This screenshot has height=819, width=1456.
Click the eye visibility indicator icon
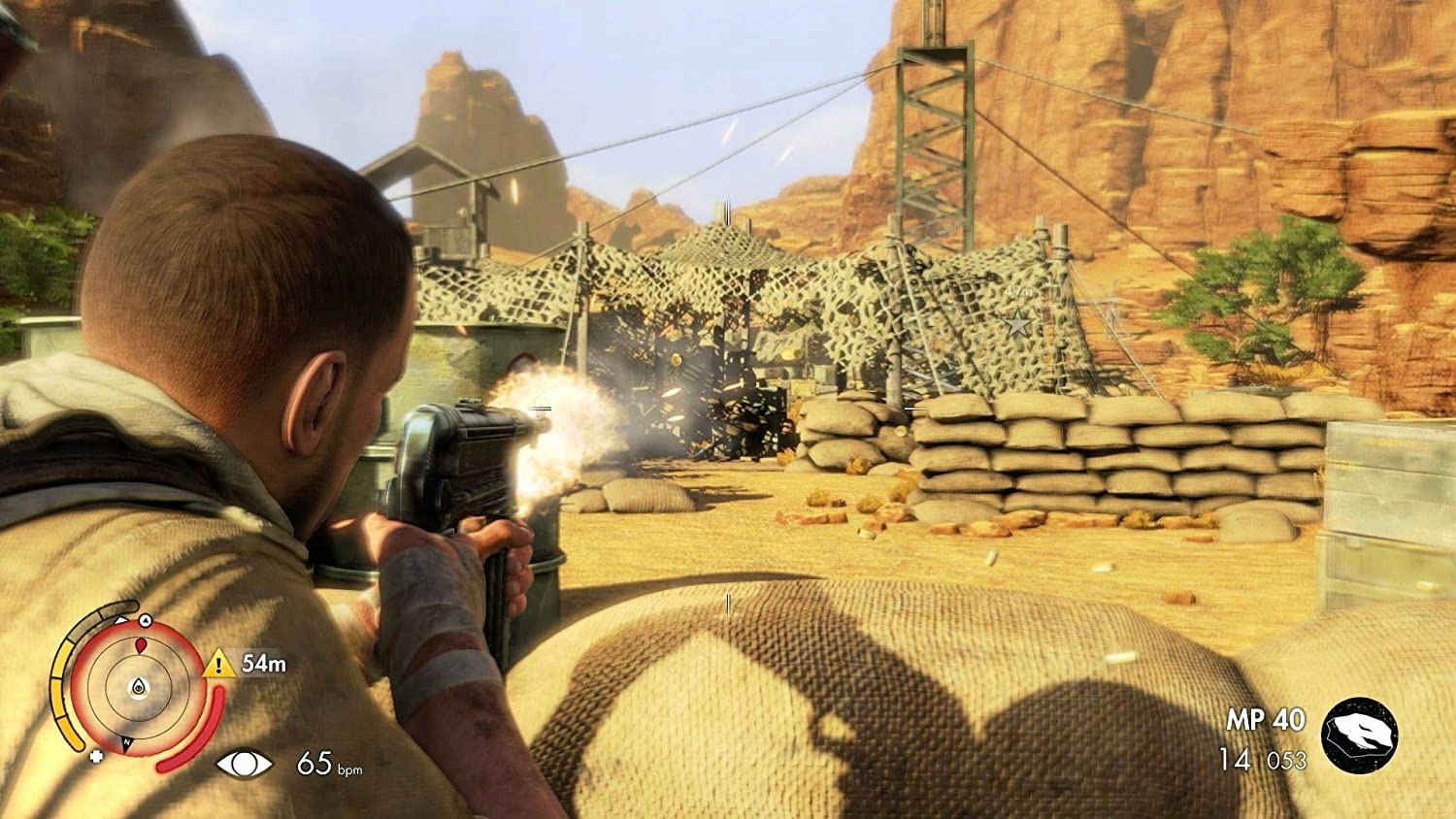click(x=244, y=765)
